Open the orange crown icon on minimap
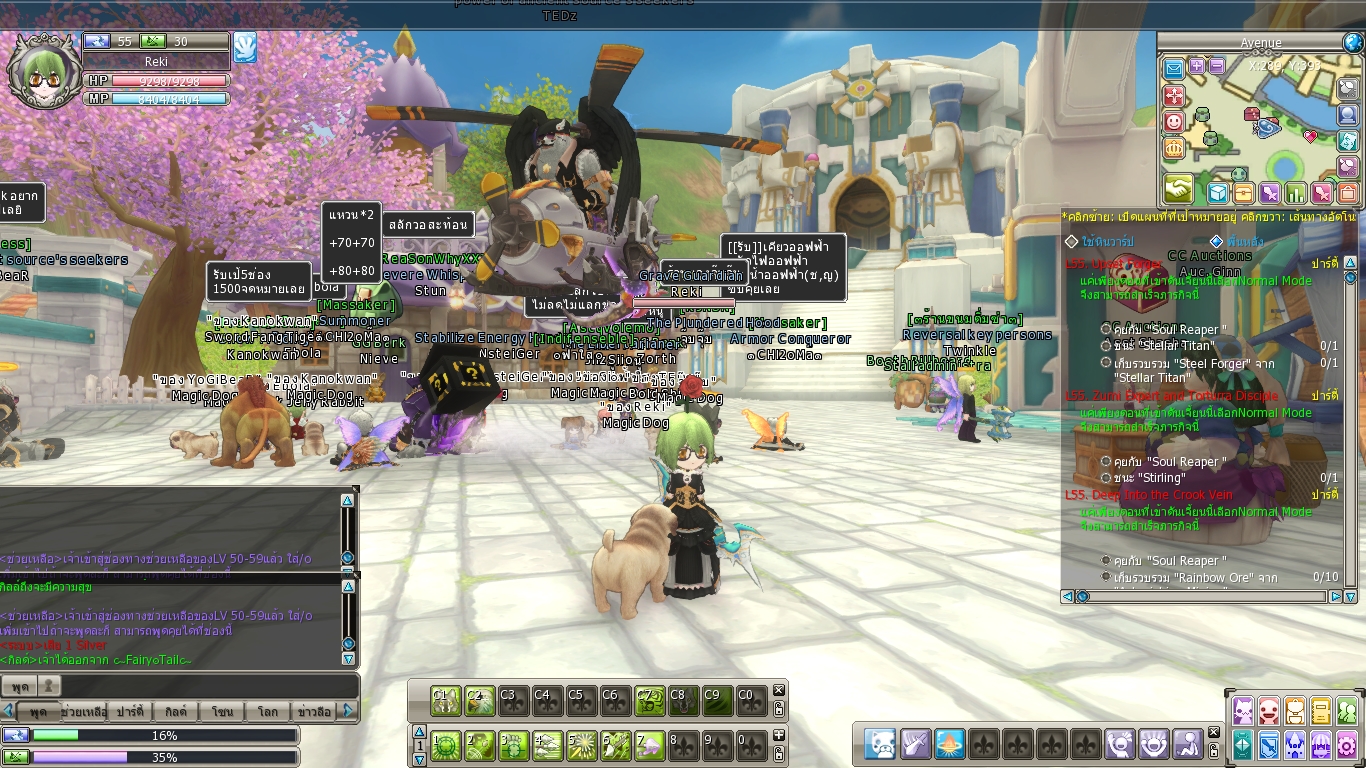Viewport: 1366px width, 768px height. point(1174,148)
